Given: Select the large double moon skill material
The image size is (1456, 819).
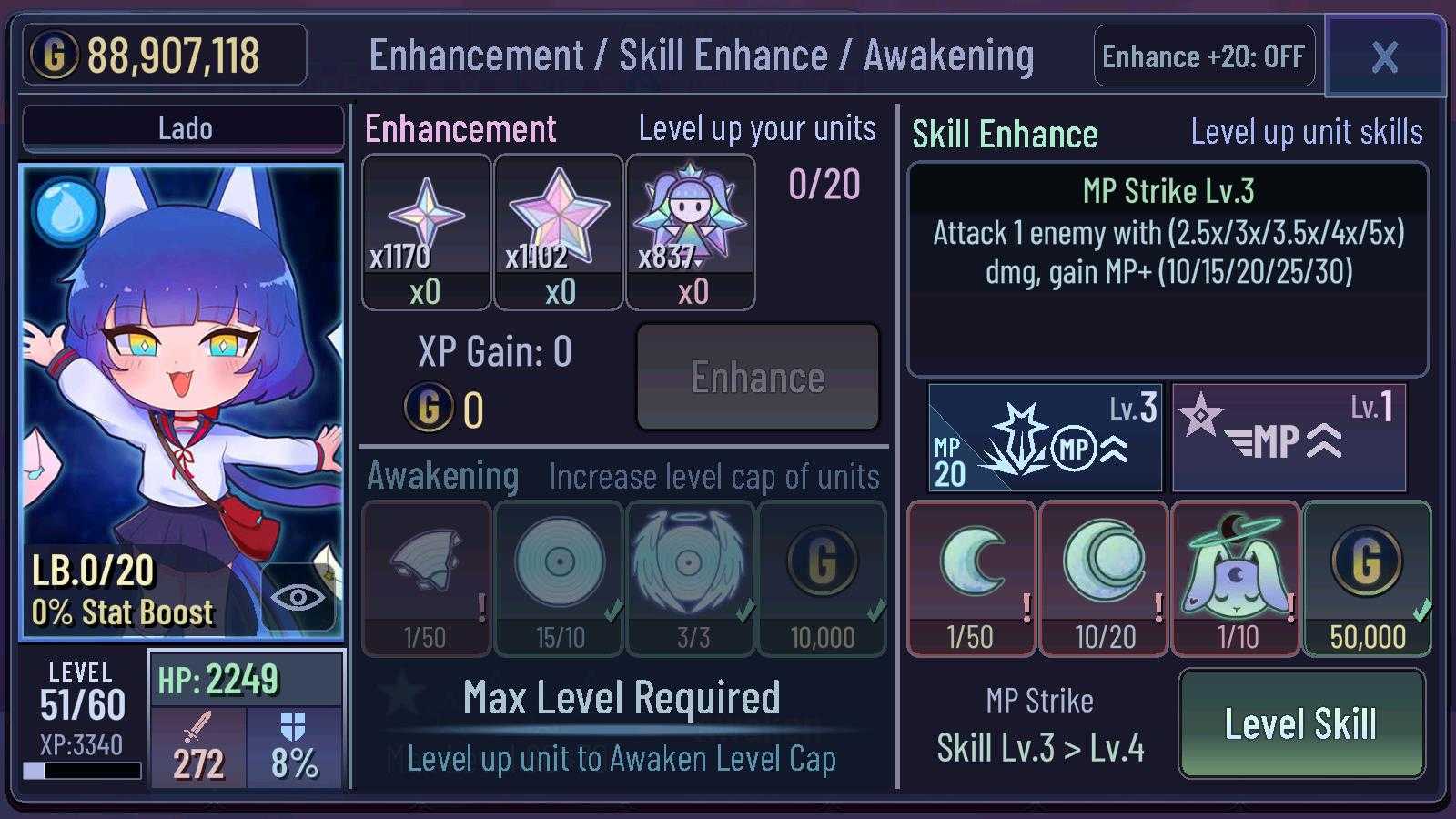Looking at the screenshot, I should pyautogui.click(x=1104, y=577).
